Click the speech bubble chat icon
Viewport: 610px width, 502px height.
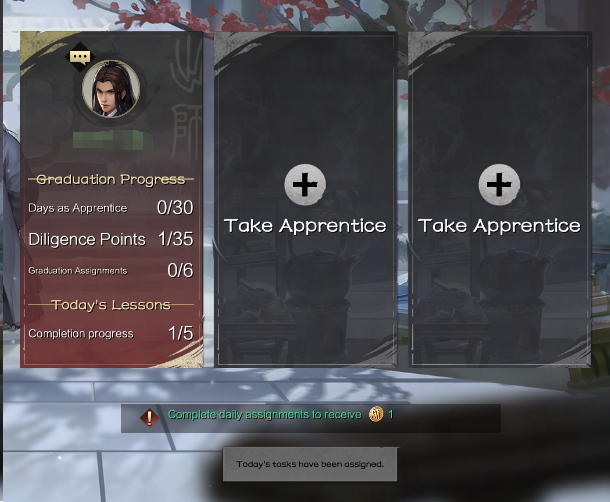point(80,57)
